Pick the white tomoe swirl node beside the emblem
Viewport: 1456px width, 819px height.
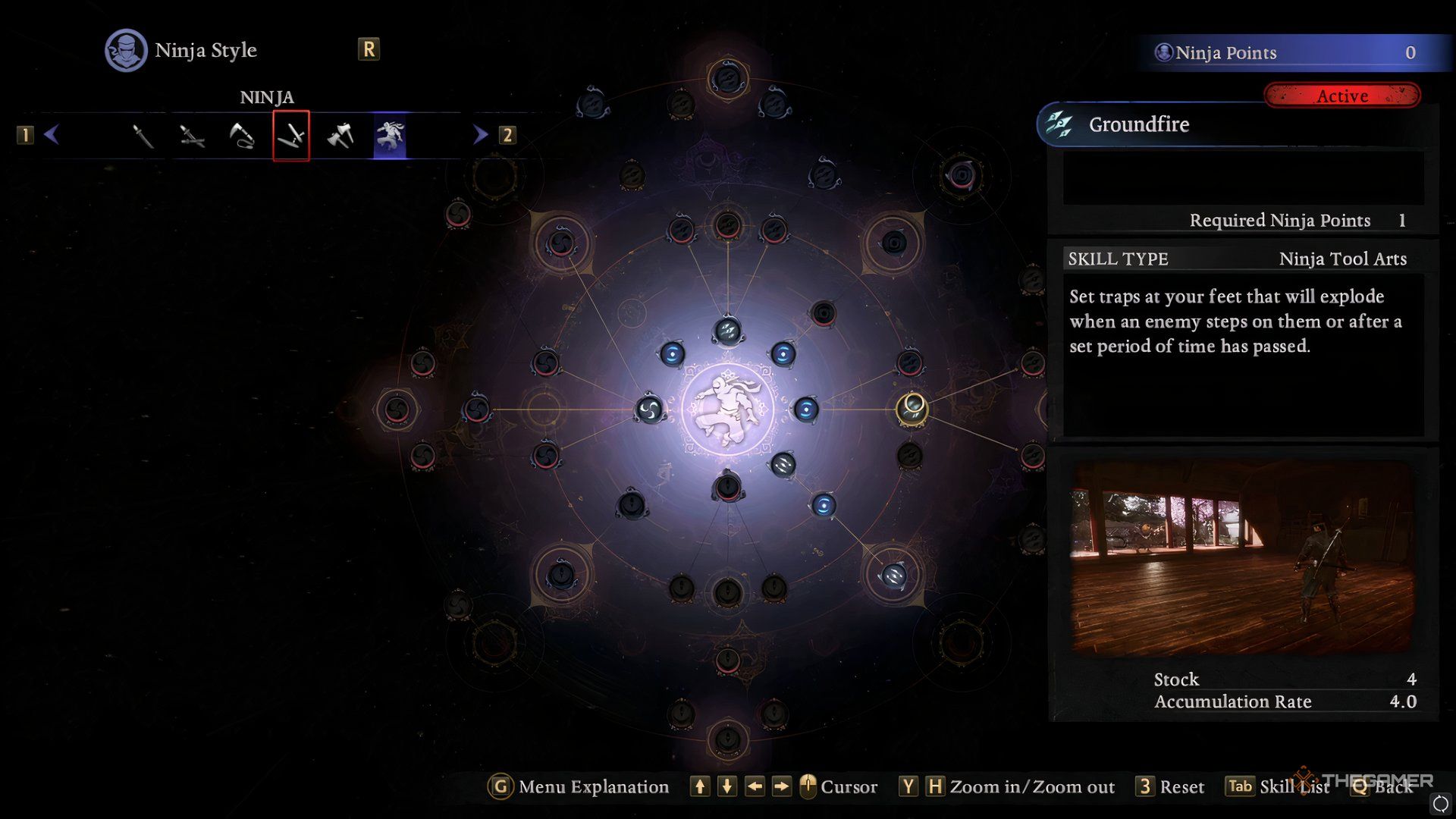[649, 410]
